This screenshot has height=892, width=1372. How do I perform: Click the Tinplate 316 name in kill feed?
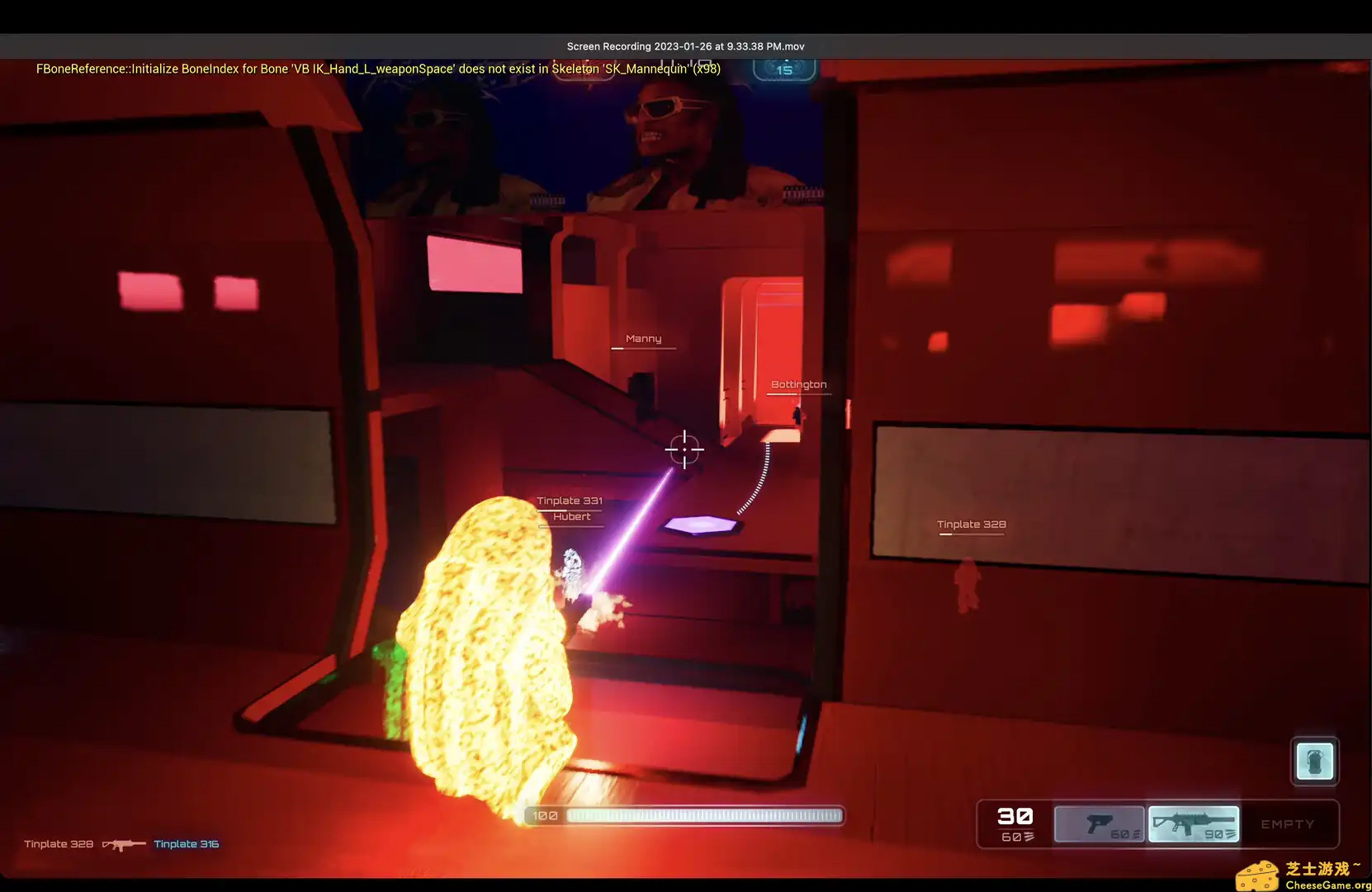point(186,843)
